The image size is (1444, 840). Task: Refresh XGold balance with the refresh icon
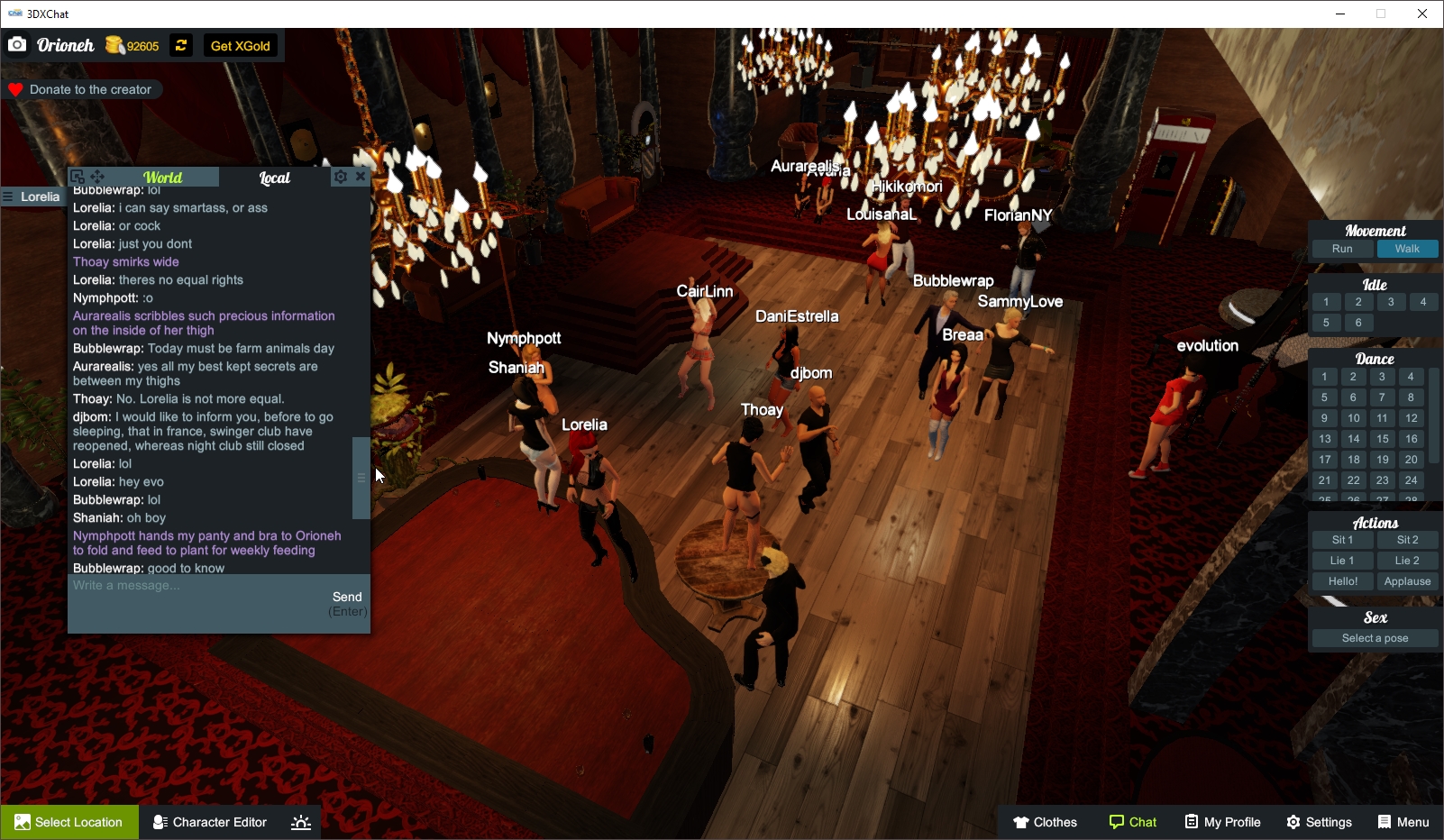pyautogui.click(x=180, y=45)
